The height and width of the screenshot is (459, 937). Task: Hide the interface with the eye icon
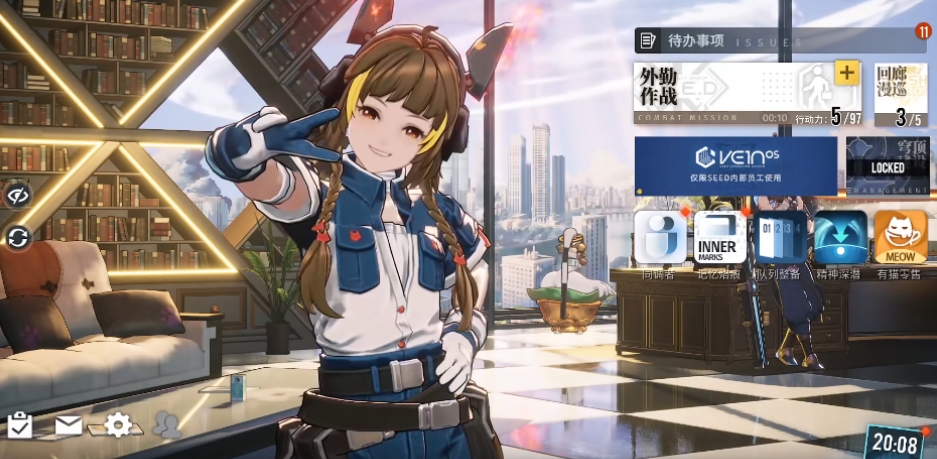click(18, 194)
